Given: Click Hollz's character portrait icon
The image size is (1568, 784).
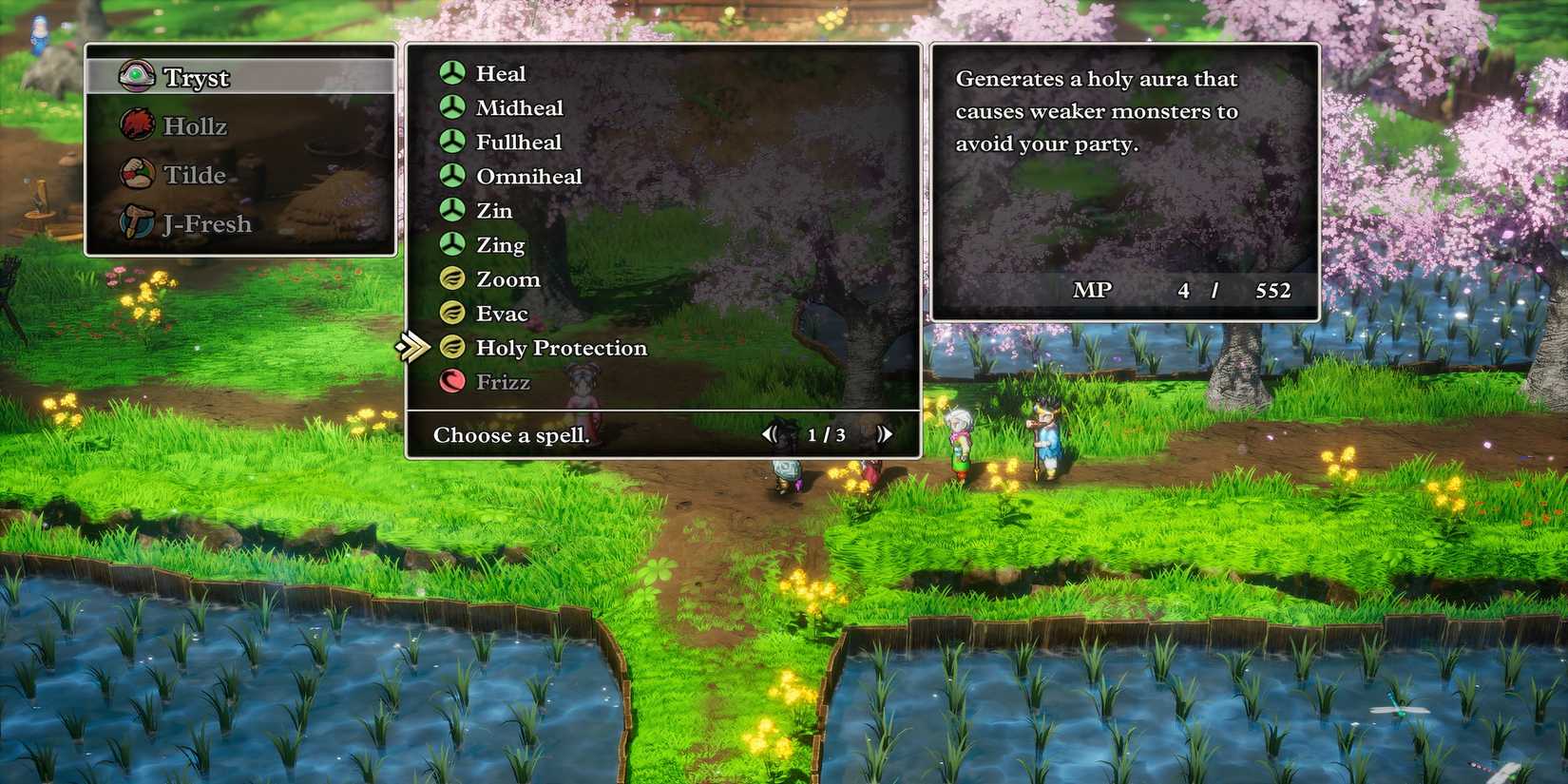Looking at the screenshot, I should [139, 124].
